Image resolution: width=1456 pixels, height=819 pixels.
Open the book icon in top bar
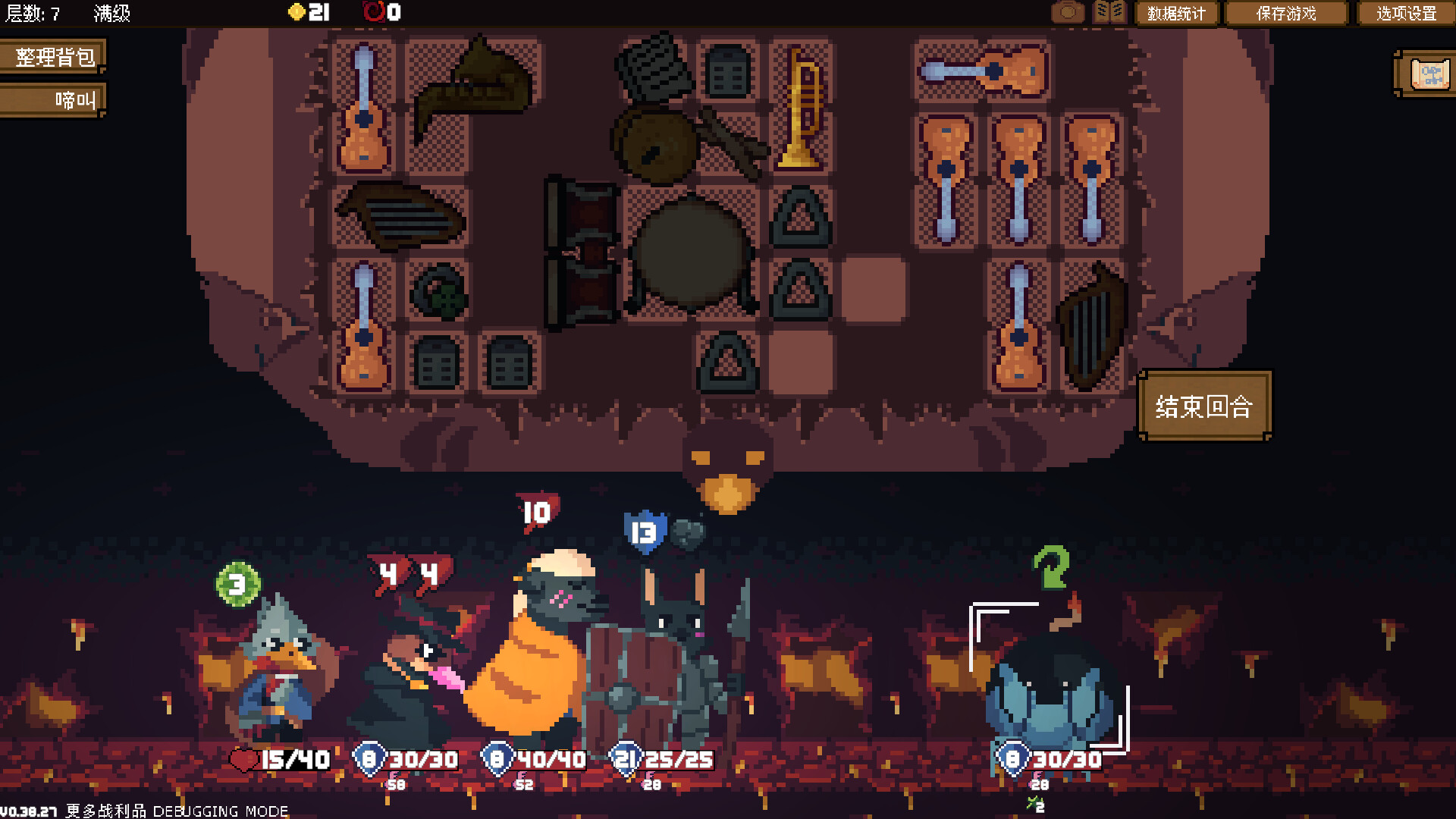(1109, 13)
